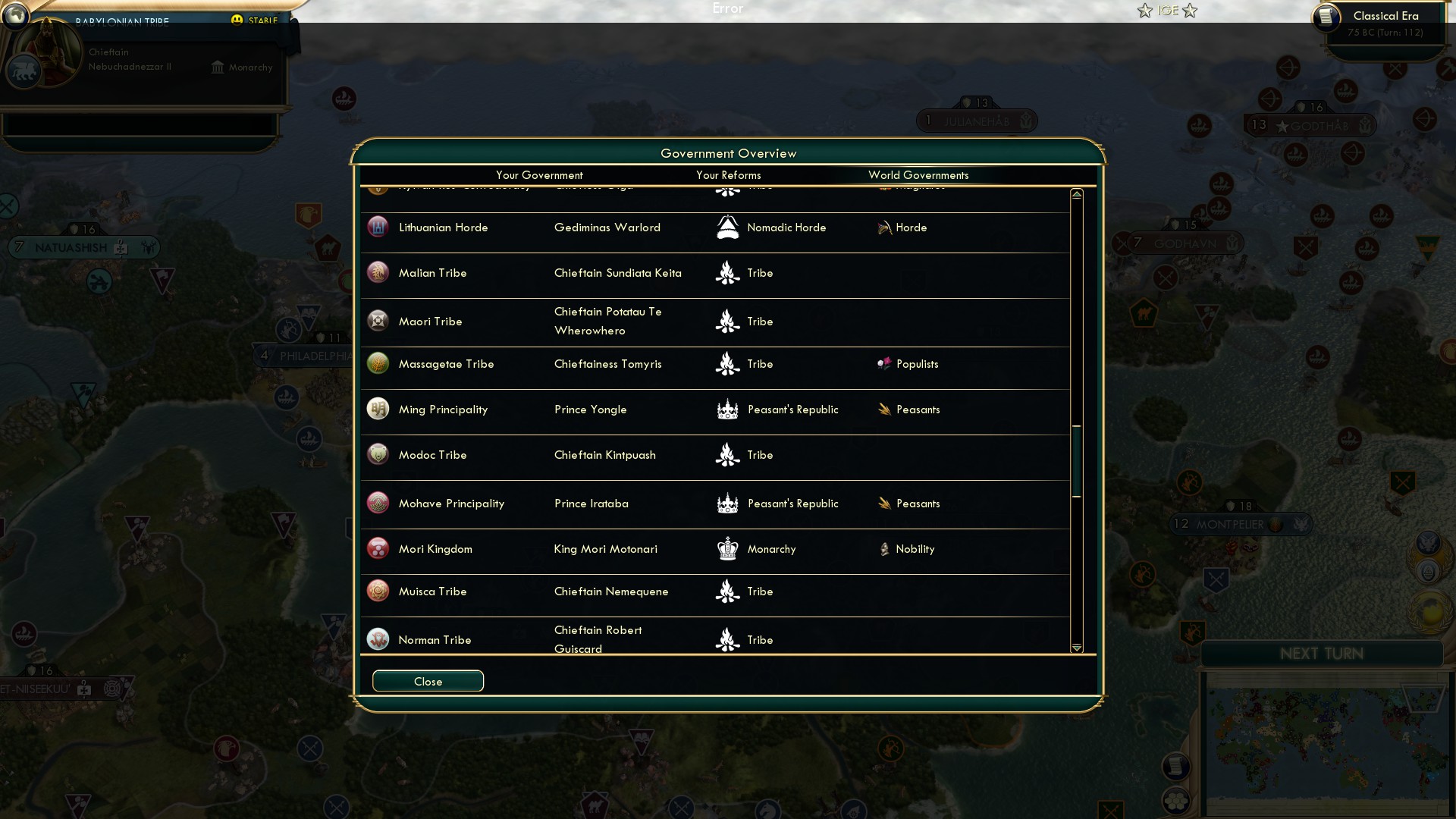Click the Ming Principality civilization emblem
Image resolution: width=1456 pixels, height=819 pixels.
(378, 408)
